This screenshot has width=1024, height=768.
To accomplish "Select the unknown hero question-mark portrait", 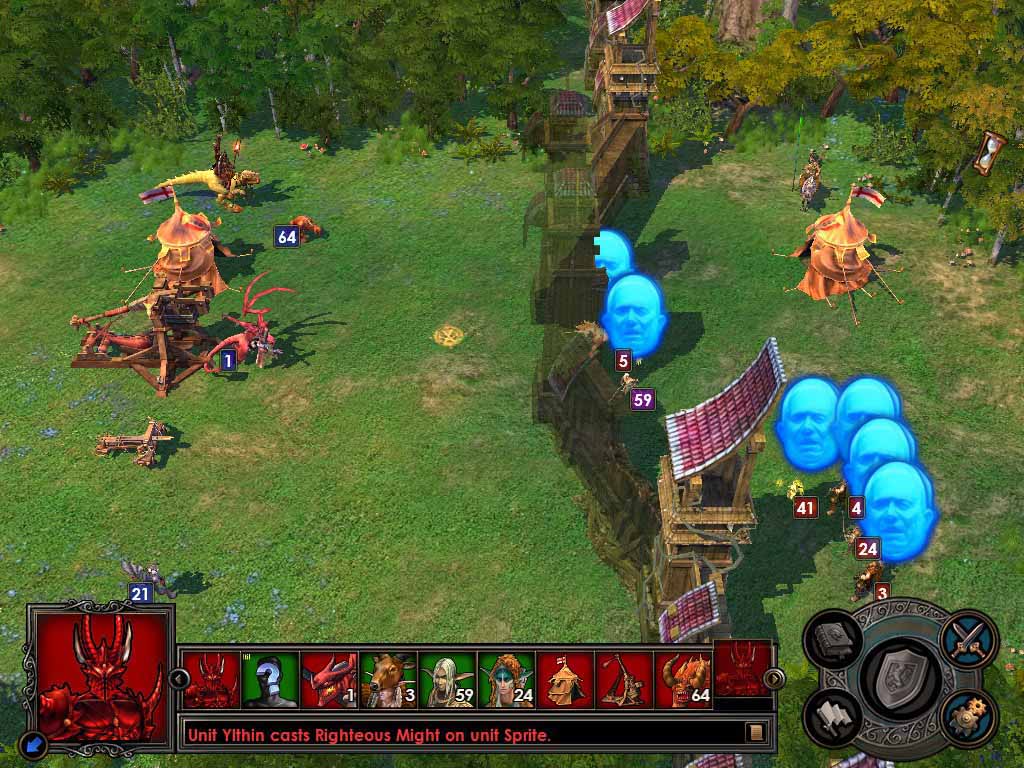I will 270,680.
